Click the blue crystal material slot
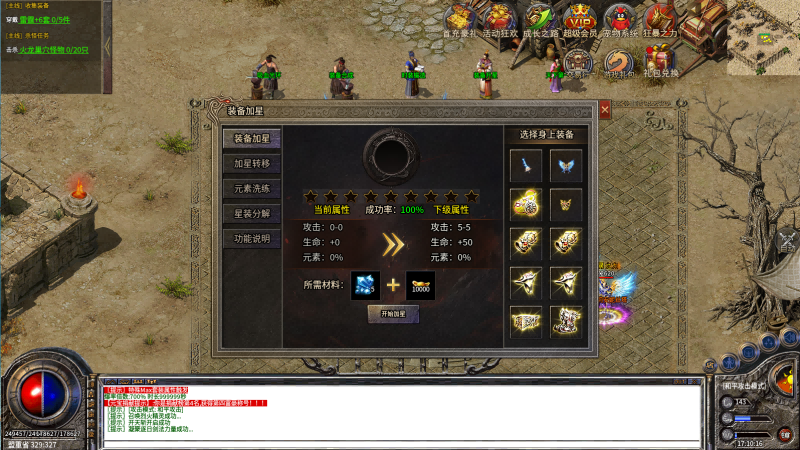Viewport: 800px width, 450px height. [x=365, y=285]
